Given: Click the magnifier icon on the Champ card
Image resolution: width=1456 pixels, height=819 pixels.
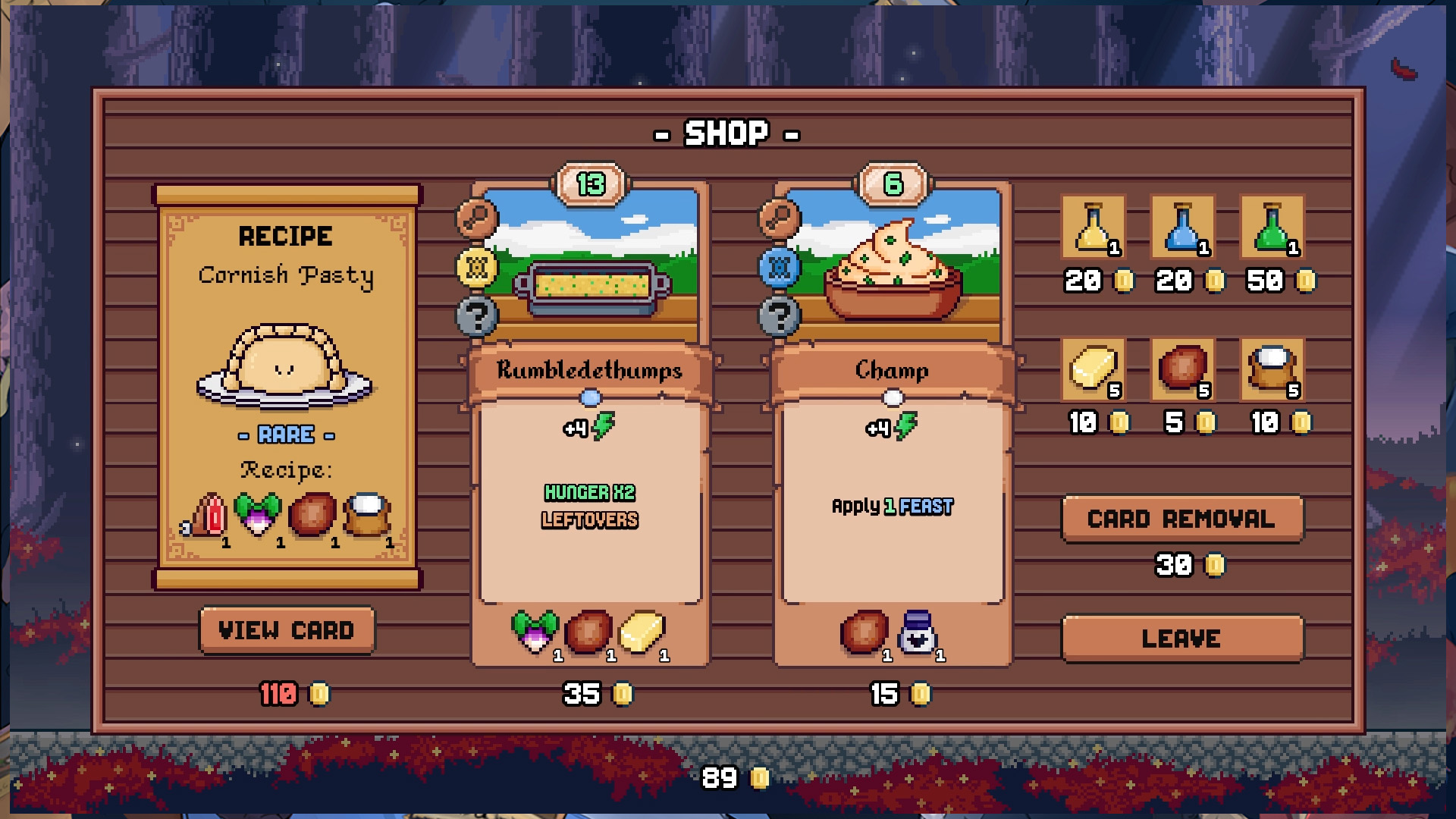Looking at the screenshot, I should [779, 218].
